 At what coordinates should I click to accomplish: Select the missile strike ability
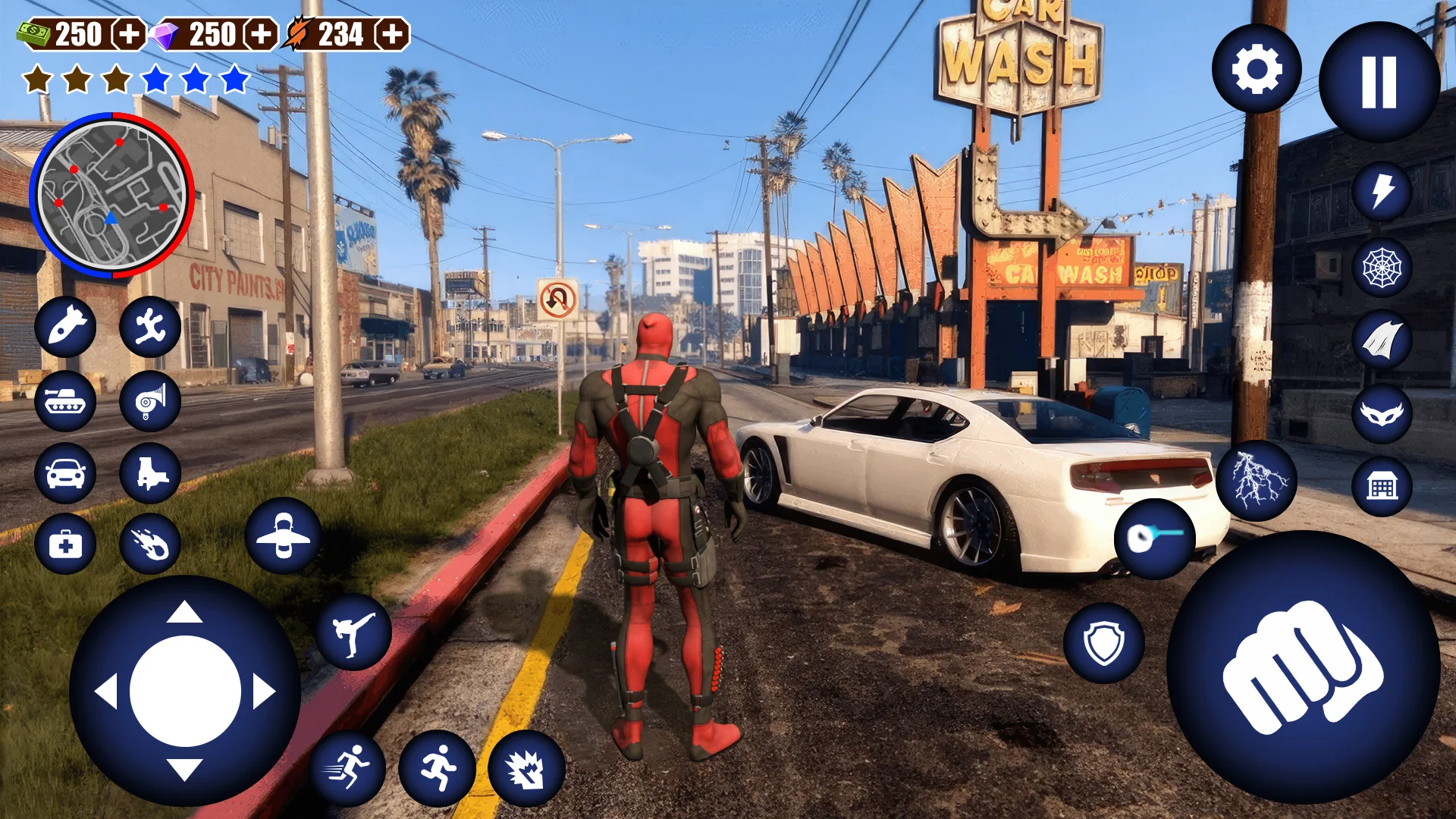click(65, 328)
